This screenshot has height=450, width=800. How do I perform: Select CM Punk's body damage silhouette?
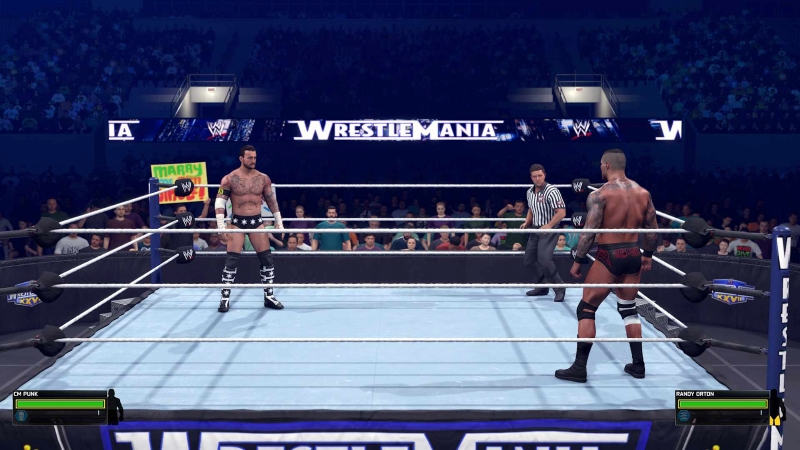114,406
